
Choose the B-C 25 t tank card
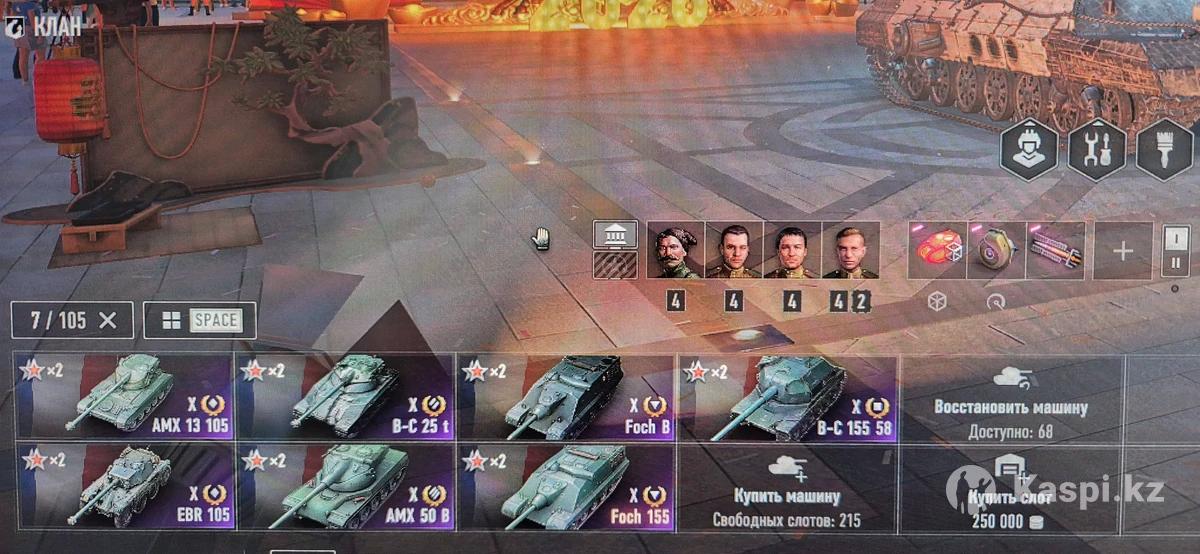click(345, 396)
